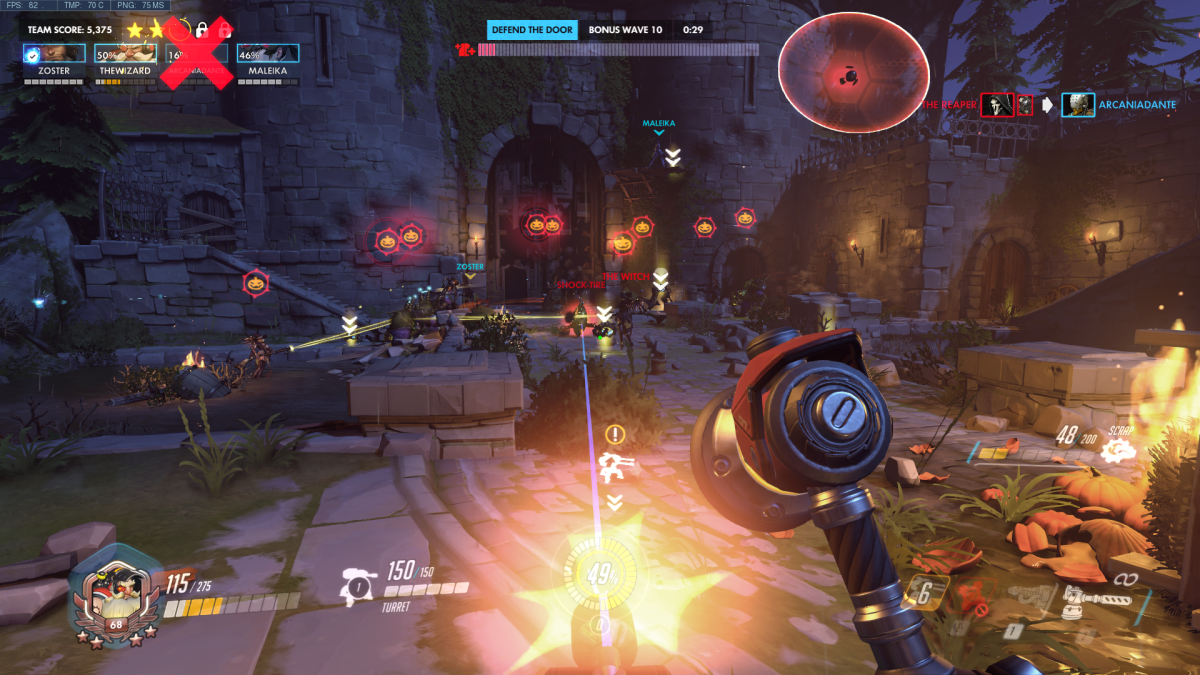The width and height of the screenshot is (1200, 675).
Task: Activate the ultimate charge meter
Action: click(x=600, y=577)
